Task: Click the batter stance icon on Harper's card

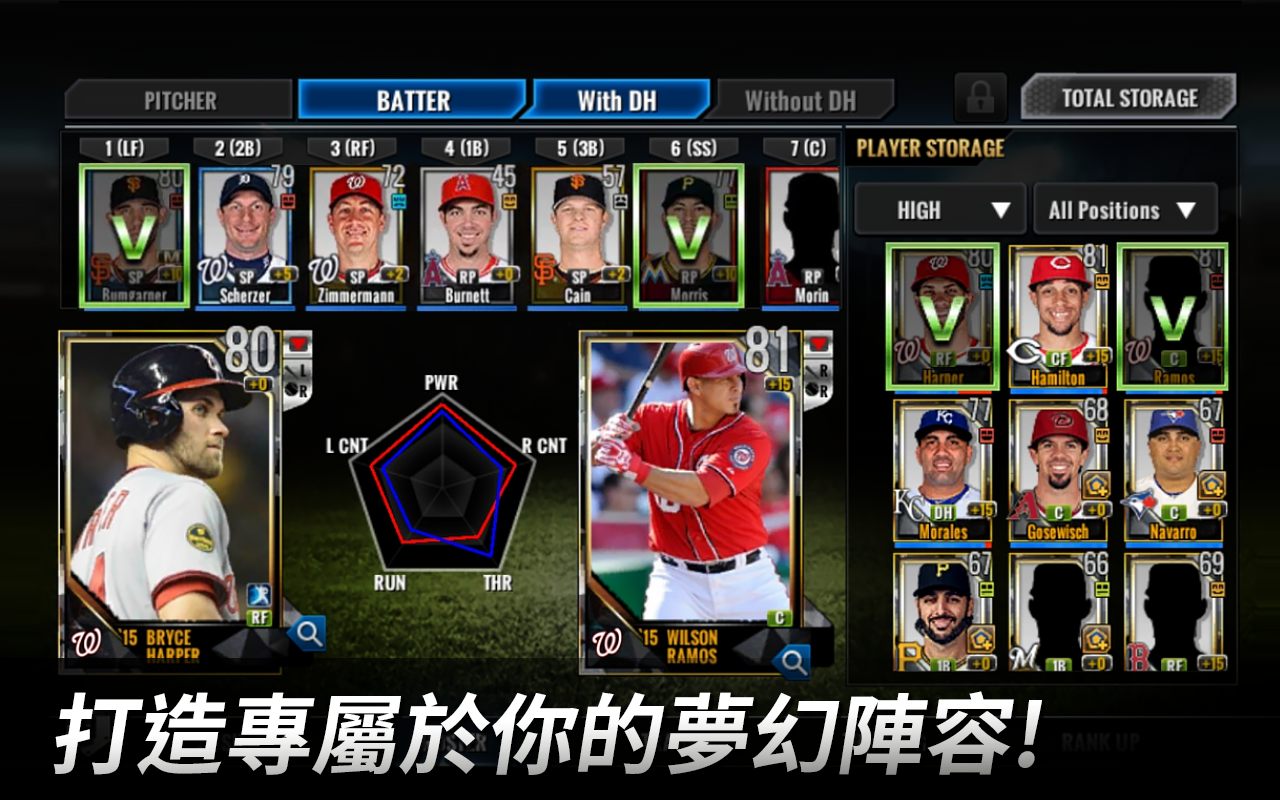Action: 260,594
